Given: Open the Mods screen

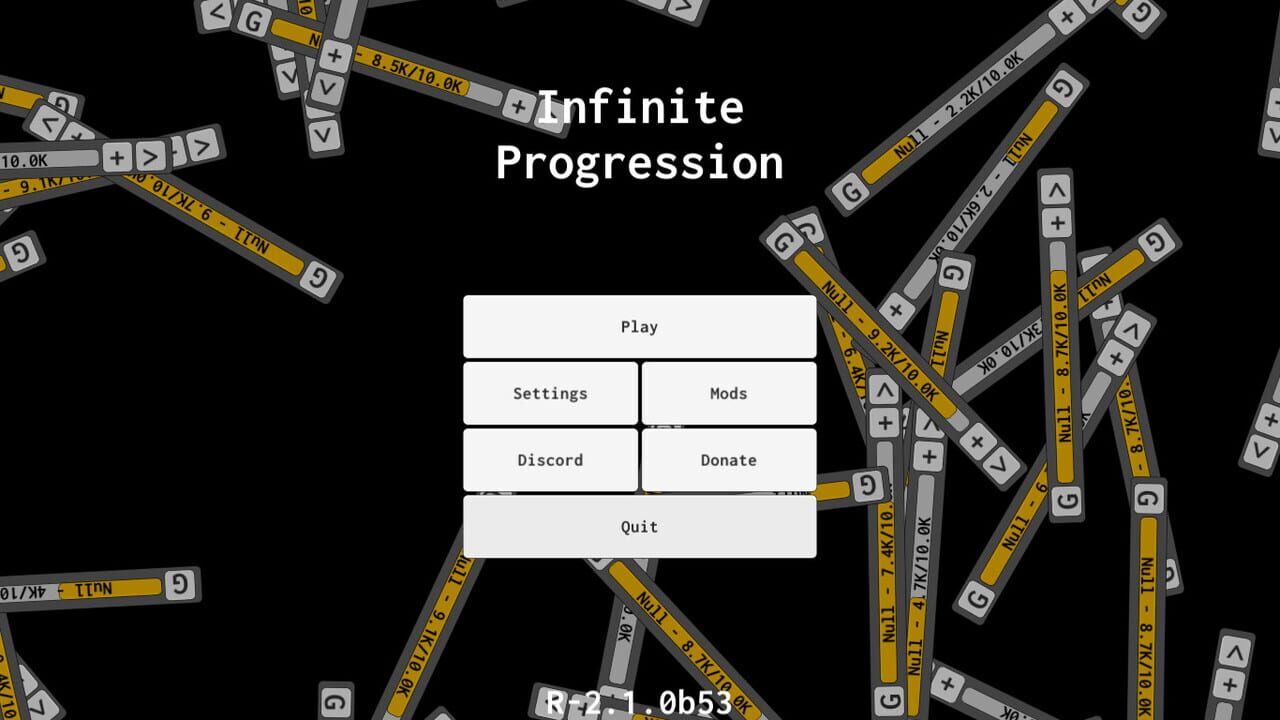Looking at the screenshot, I should click(x=729, y=393).
